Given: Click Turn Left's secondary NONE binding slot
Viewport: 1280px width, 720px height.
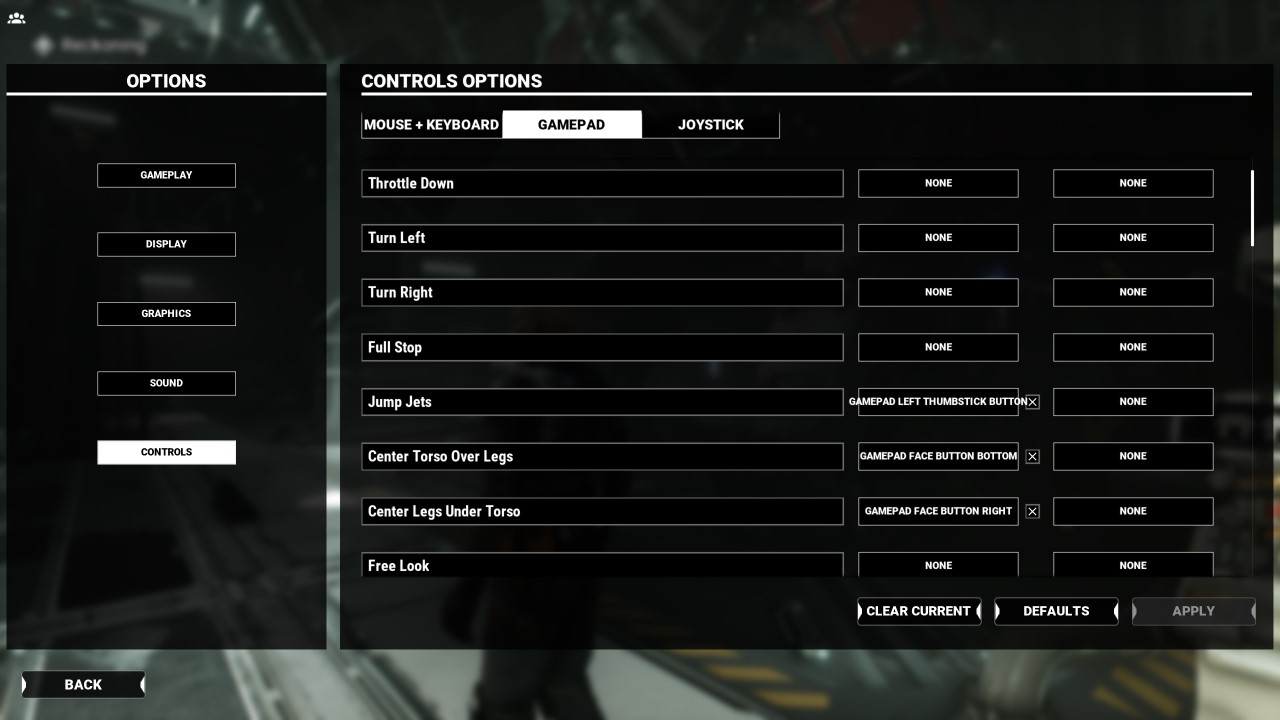Looking at the screenshot, I should point(1132,237).
